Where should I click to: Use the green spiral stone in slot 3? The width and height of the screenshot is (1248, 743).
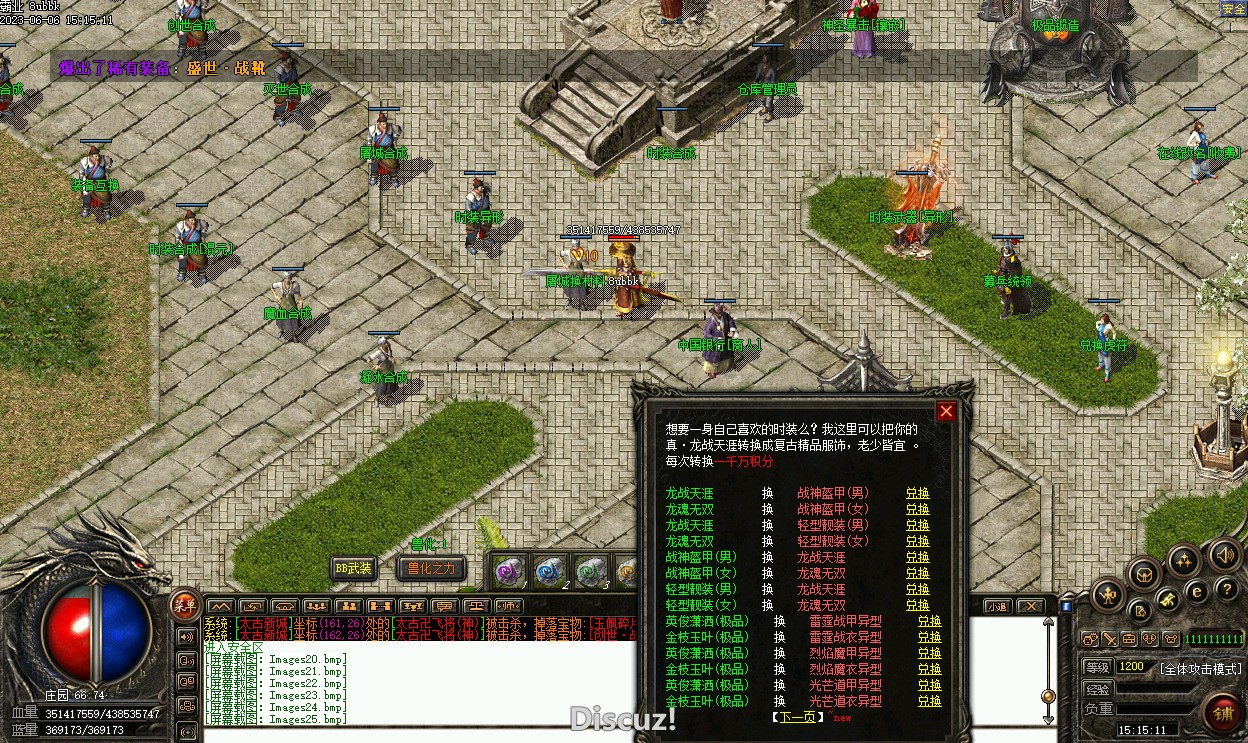coord(591,571)
